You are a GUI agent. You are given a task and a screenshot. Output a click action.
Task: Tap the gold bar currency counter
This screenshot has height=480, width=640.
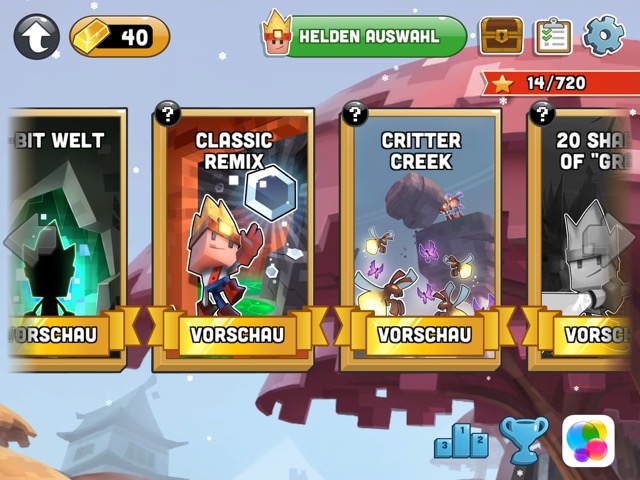(120, 37)
